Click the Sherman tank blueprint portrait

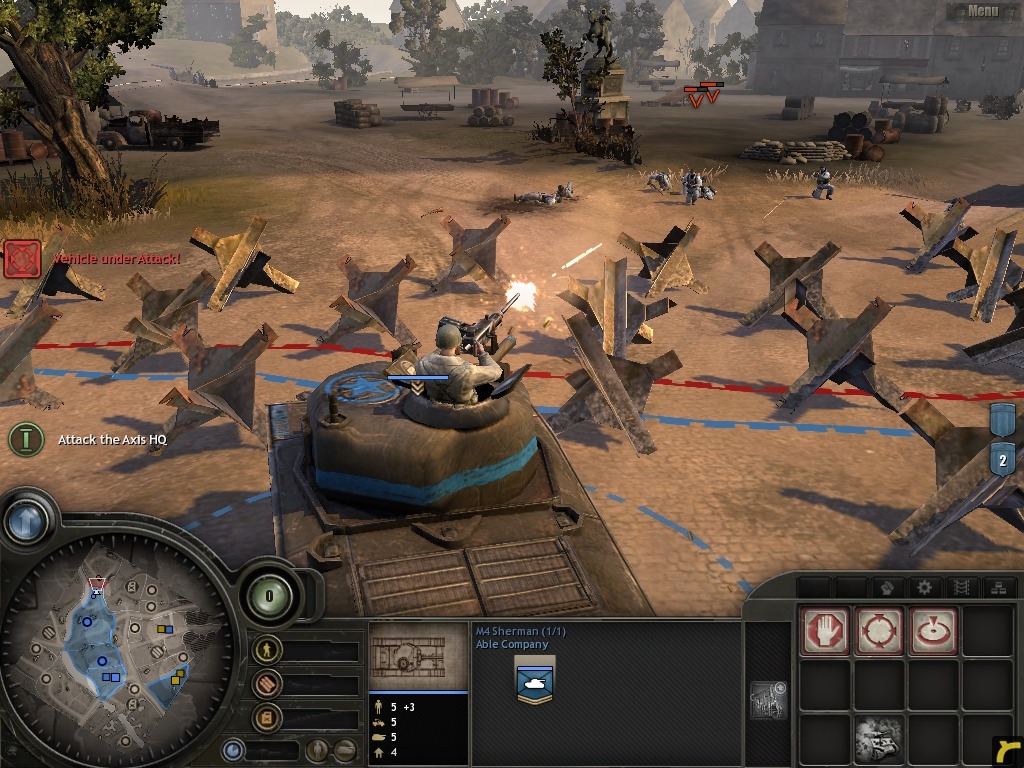[x=417, y=656]
